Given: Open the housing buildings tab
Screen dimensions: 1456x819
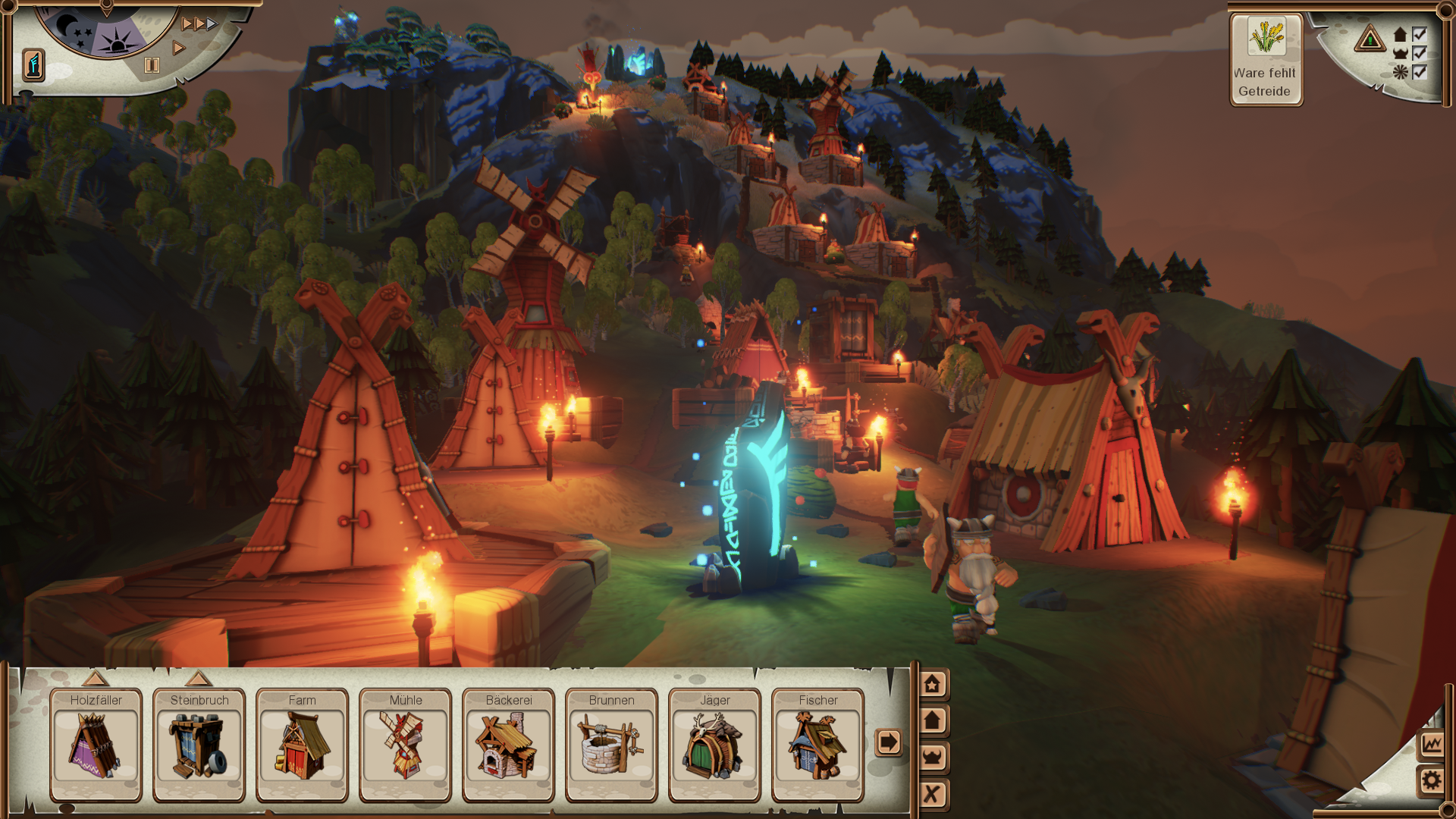Looking at the screenshot, I should 931,719.
